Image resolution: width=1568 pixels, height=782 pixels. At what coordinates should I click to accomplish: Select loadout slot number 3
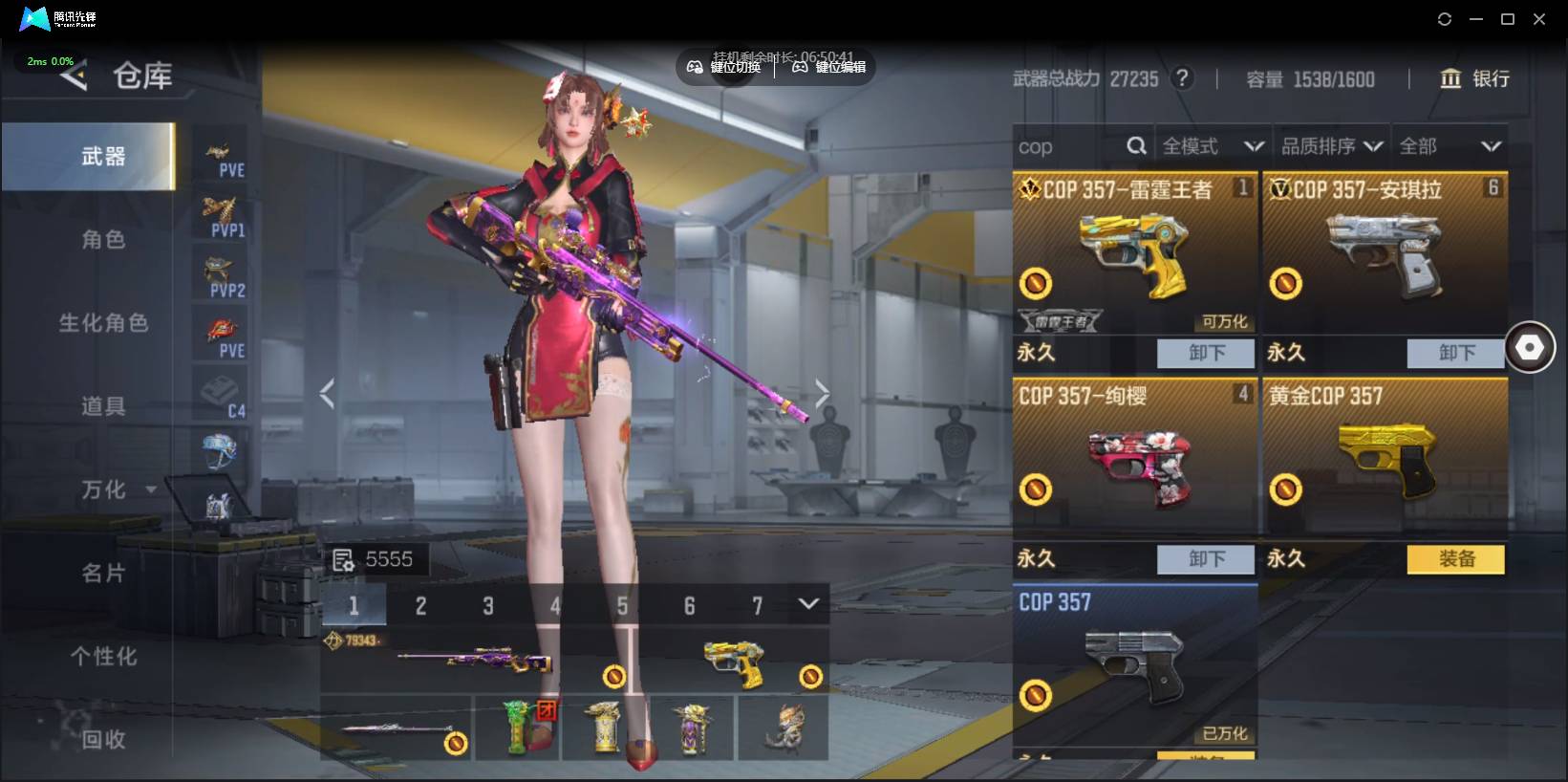(x=487, y=606)
